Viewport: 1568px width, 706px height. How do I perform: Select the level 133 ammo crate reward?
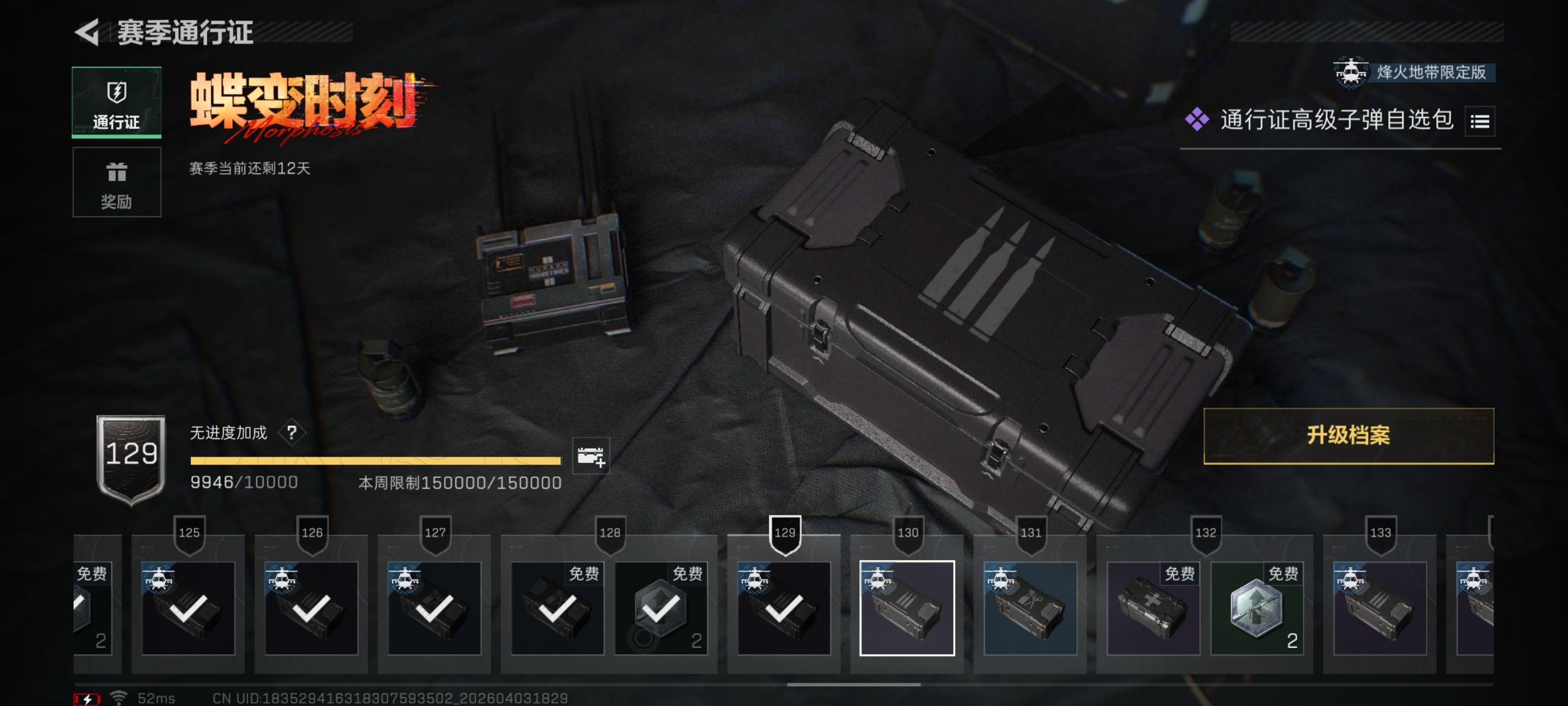tap(1379, 607)
